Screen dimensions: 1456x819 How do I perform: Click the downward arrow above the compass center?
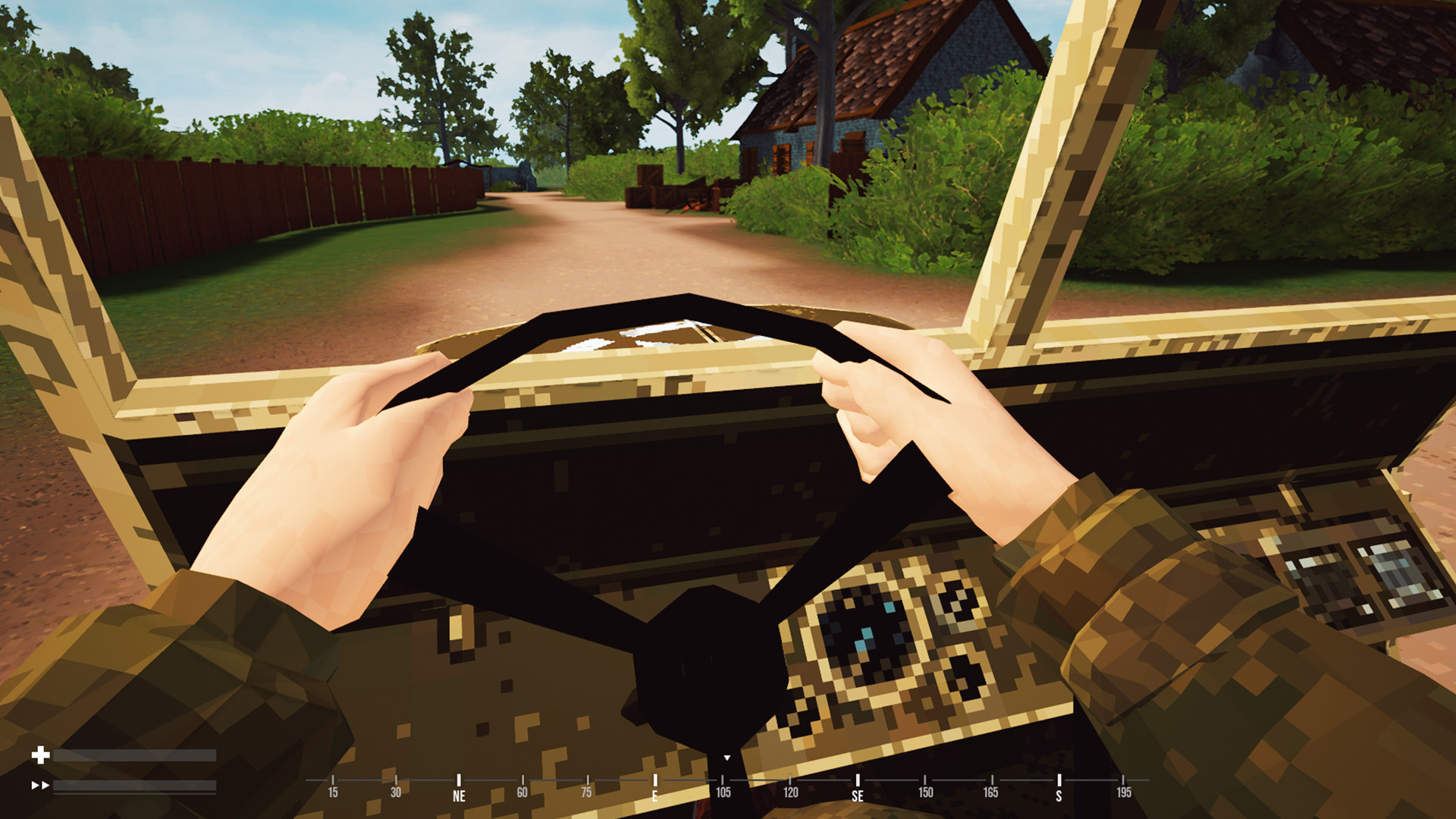tap(727, 757)
